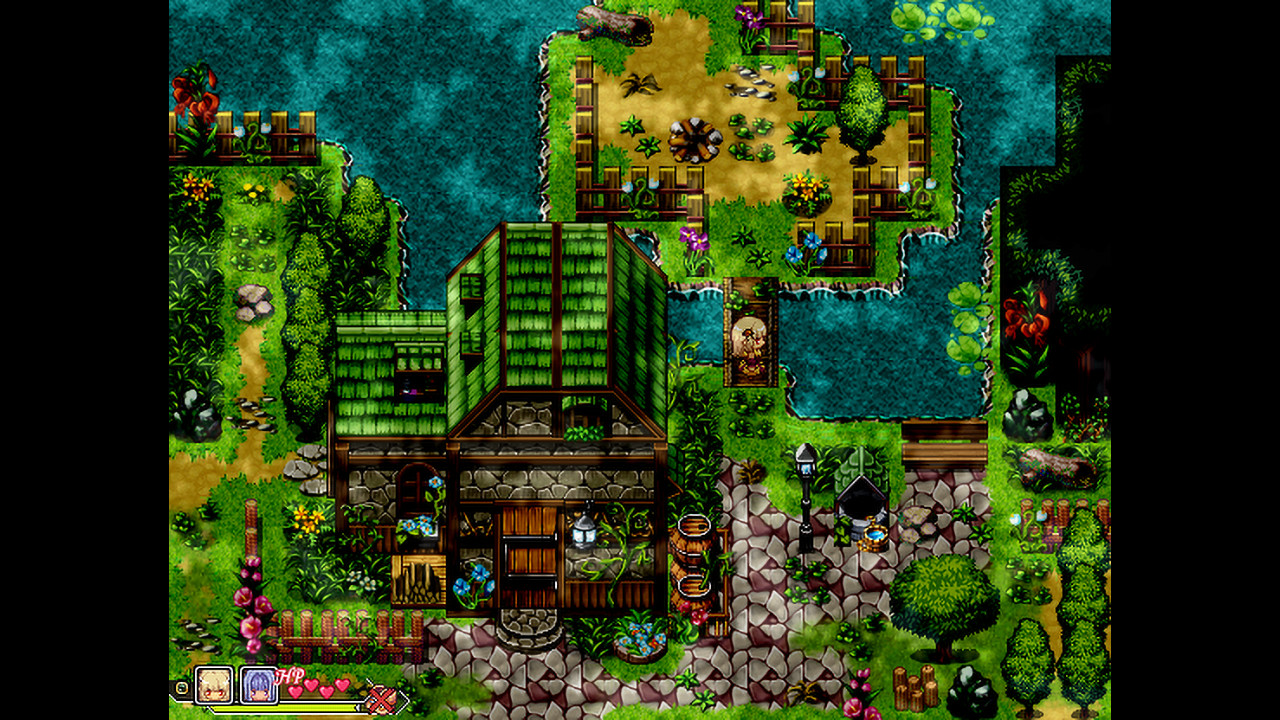Click the small green orb icon left of the portraits
1280x720 pixels.
click(181, 687)
